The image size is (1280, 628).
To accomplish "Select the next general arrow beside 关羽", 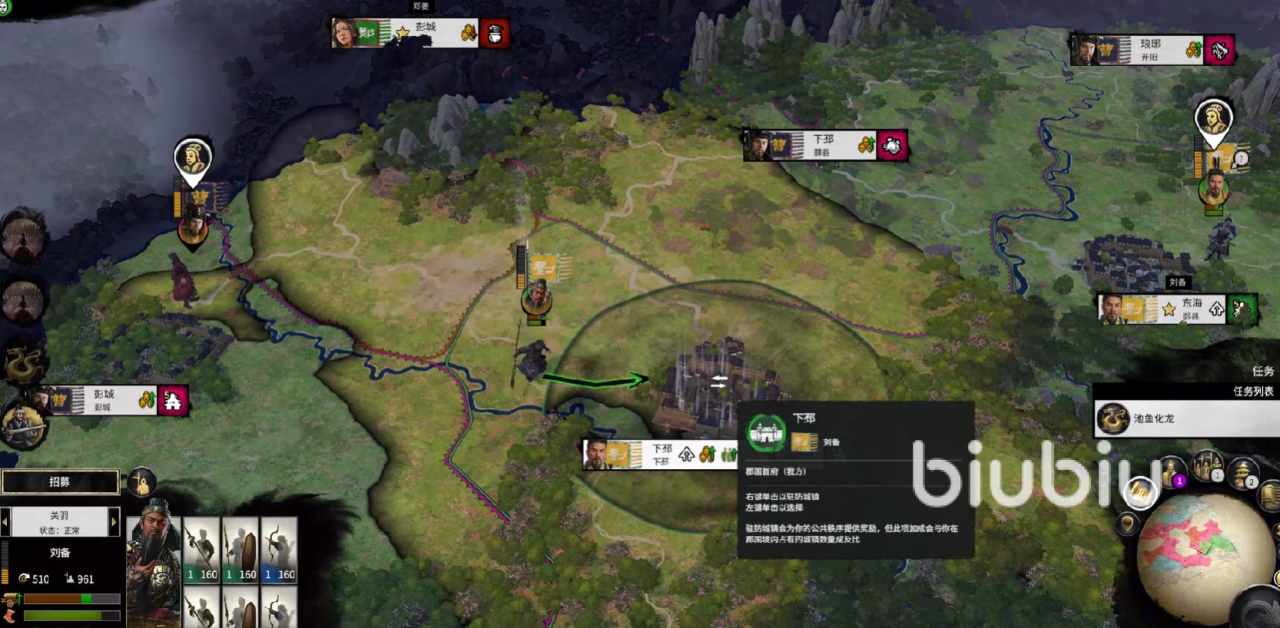I will pyautogui.click(x=114, y=521).
